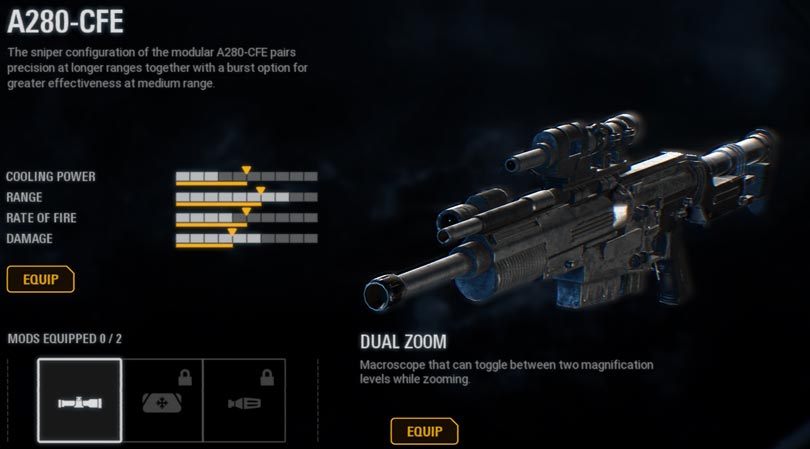Equip the Dual Zoom mod
The height and width of the screenshot is (449, 810).
424,432
